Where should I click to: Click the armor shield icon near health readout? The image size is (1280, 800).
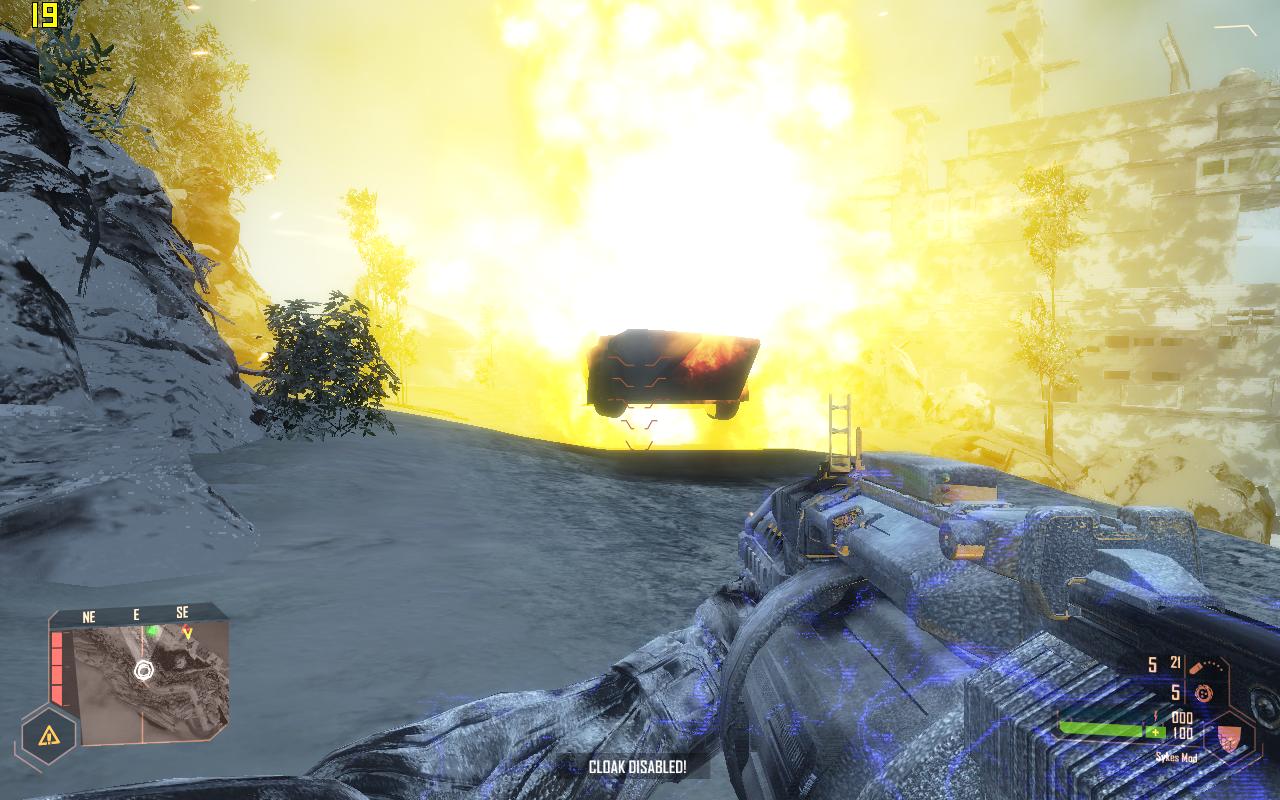(1231, 738)
